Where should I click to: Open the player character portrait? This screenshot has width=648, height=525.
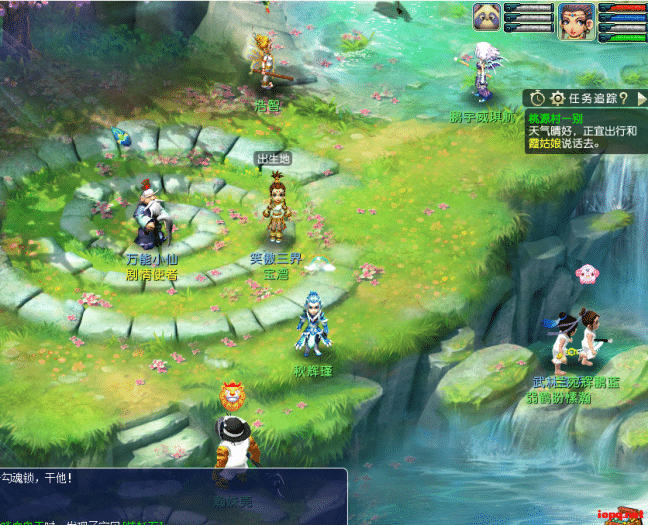point(575,19)
